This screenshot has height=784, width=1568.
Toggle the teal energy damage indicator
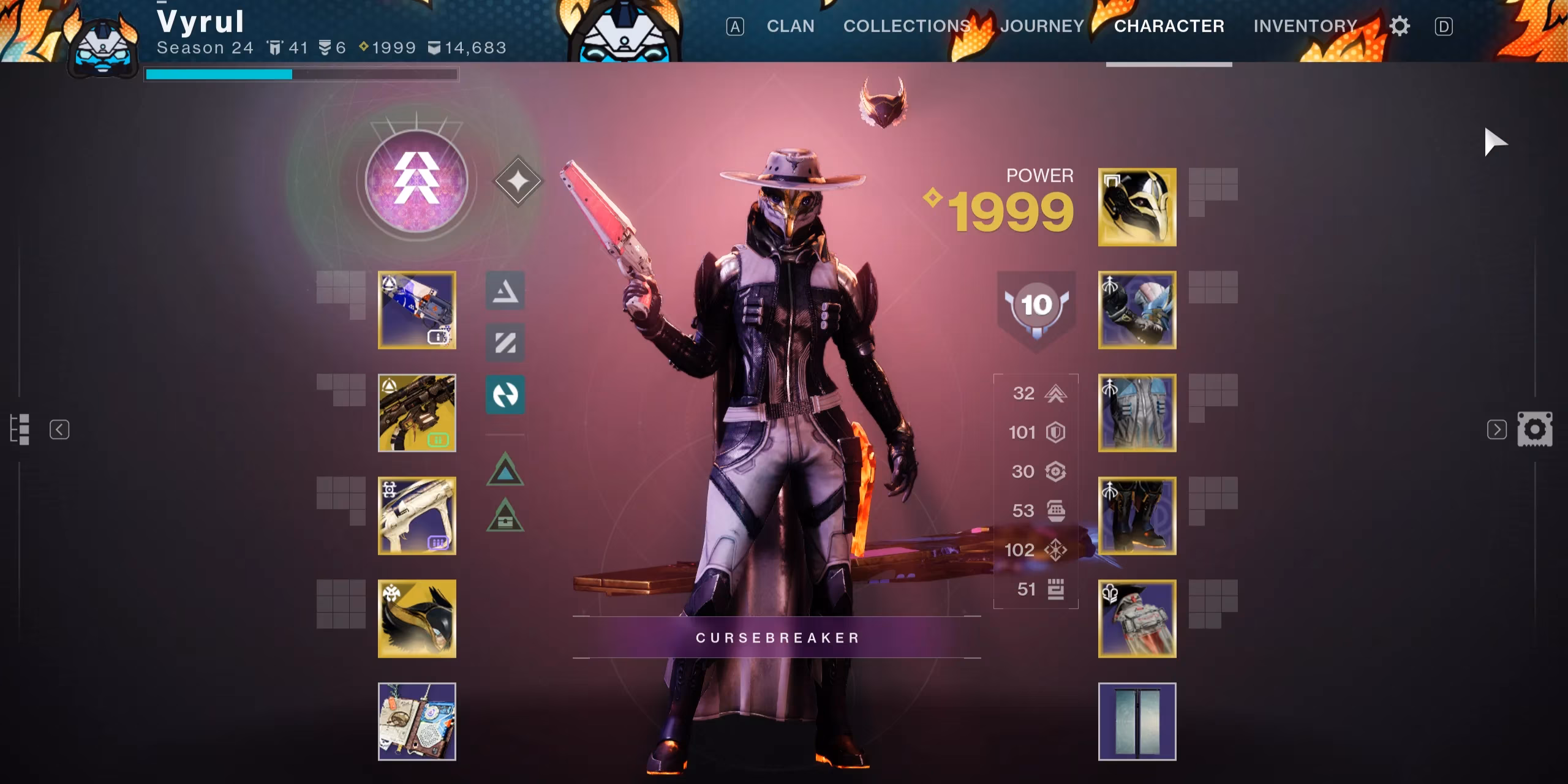coord(505,395)
